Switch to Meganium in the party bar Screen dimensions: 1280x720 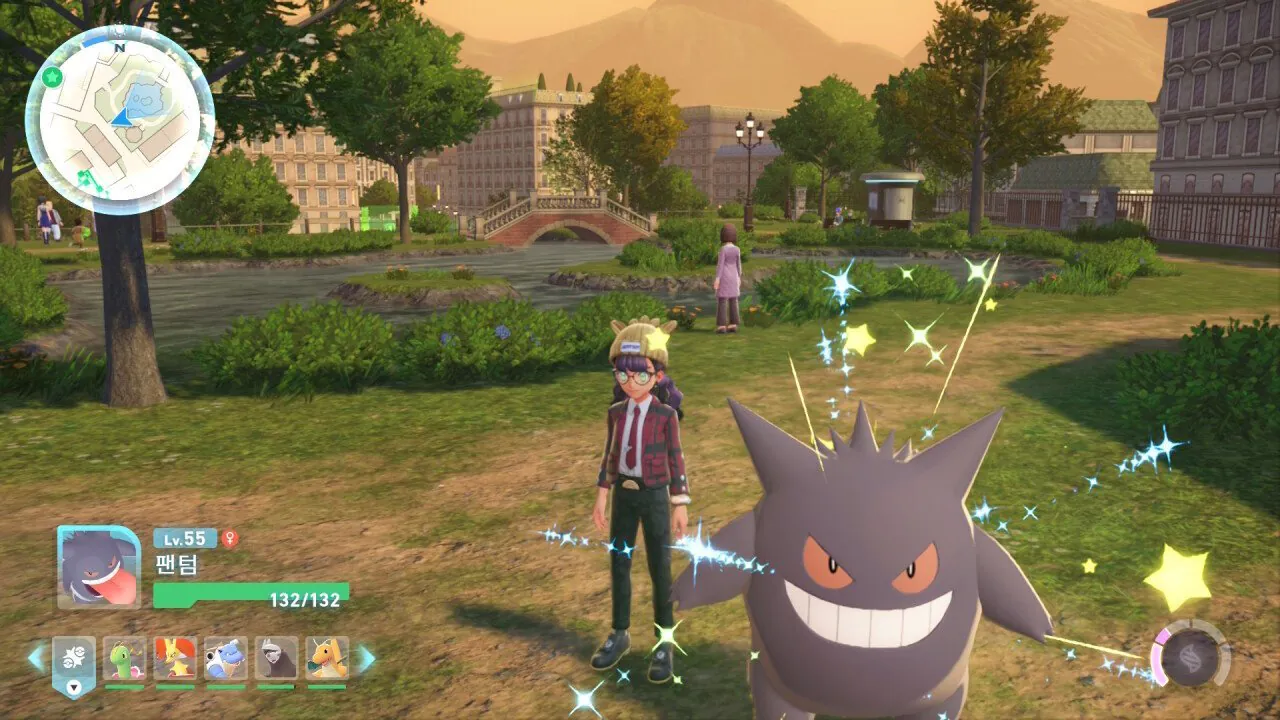pos(125,658)
